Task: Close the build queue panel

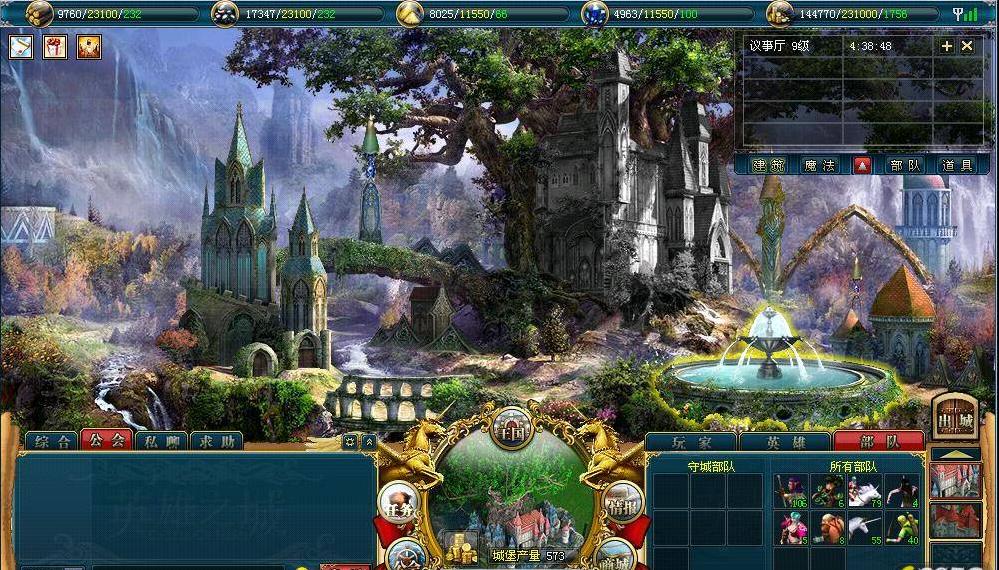Action: [967, 46]
